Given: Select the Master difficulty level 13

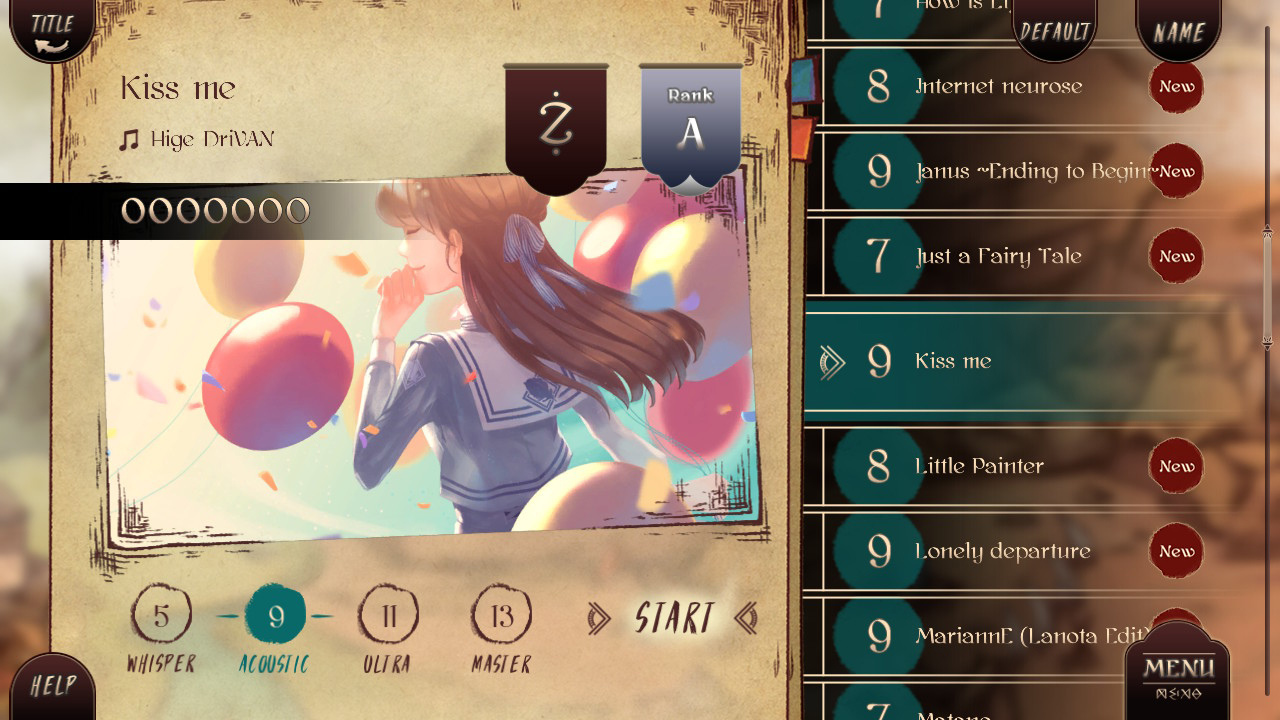Looking at the screenshot, I should [x=500, y=615].
